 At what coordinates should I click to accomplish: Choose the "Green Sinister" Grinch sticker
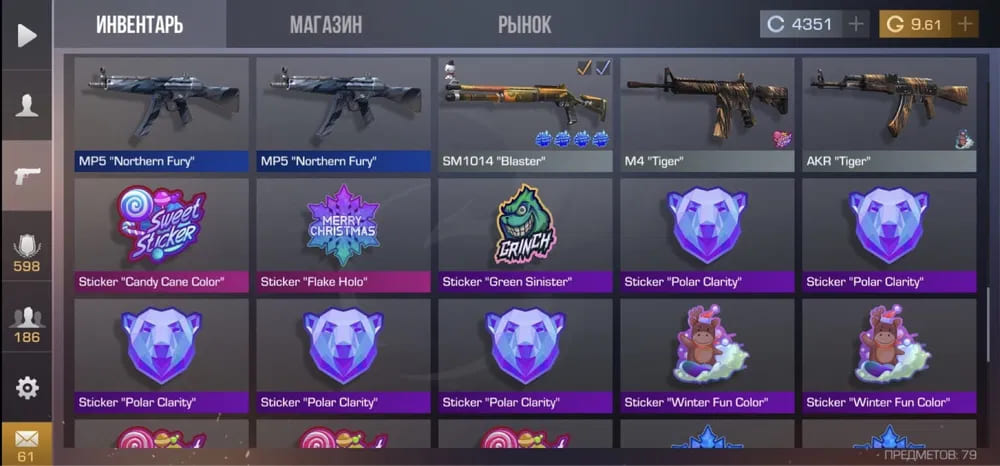(x=525, y=234)
